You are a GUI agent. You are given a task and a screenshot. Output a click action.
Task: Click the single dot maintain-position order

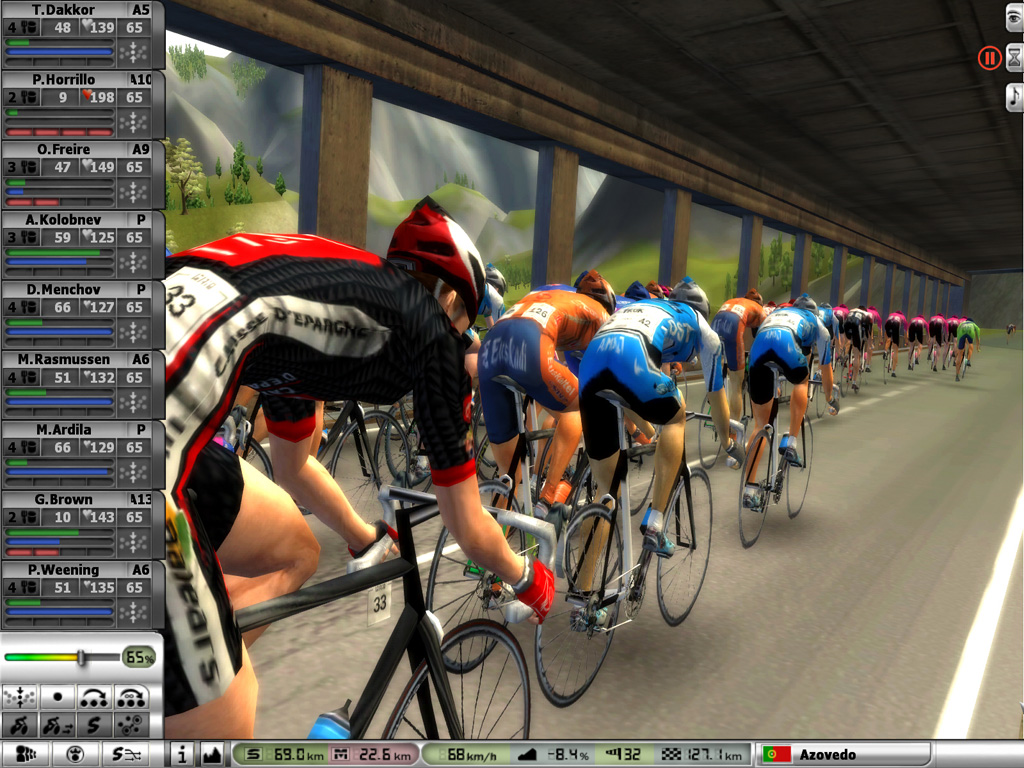pos(57,696)
